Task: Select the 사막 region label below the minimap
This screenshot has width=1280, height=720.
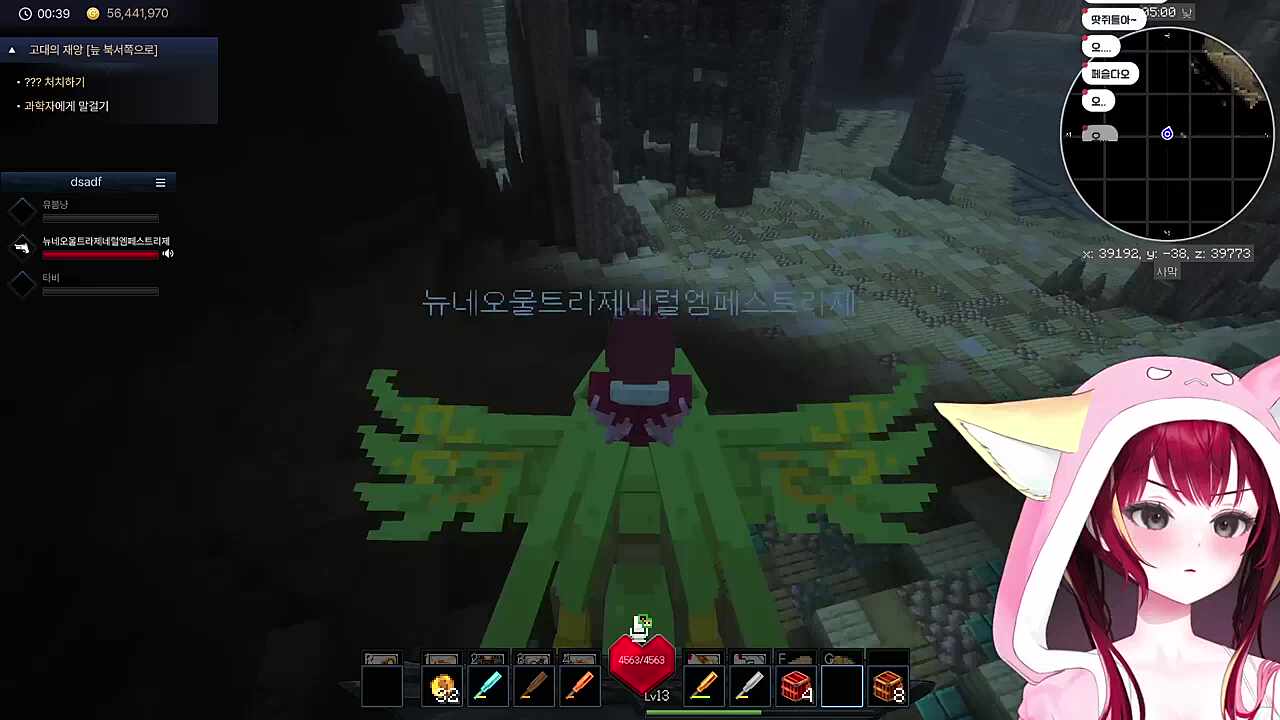Action: pos(1167,271)
